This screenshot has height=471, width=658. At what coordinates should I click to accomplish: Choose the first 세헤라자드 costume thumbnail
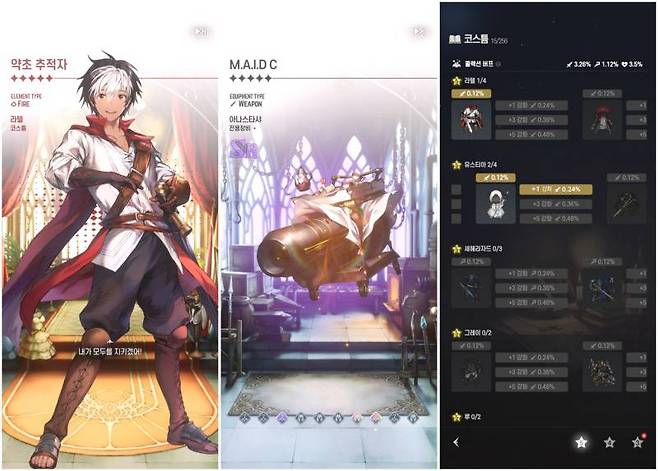click(472, 290)
